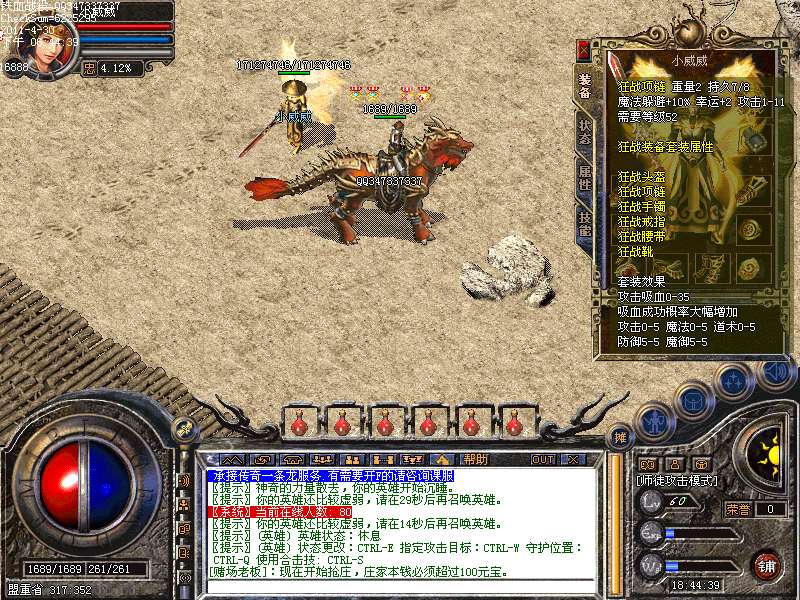This screenshot has height=600, width=800.
Task: Click the OUT button above chat
Action: (x=543, y=460)
